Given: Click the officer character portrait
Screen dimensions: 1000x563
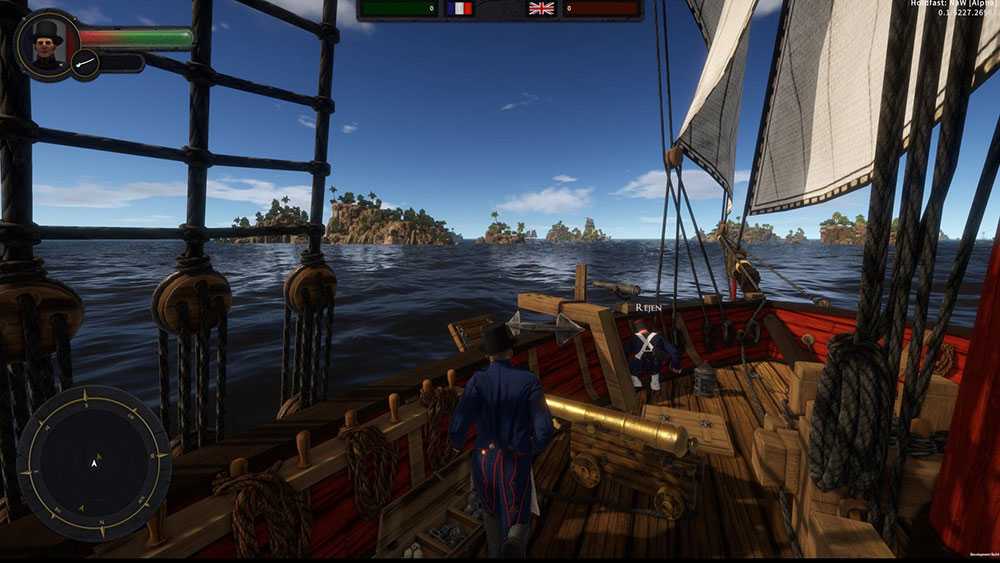Looking at the screenshot, I should [x=46, y=43].
